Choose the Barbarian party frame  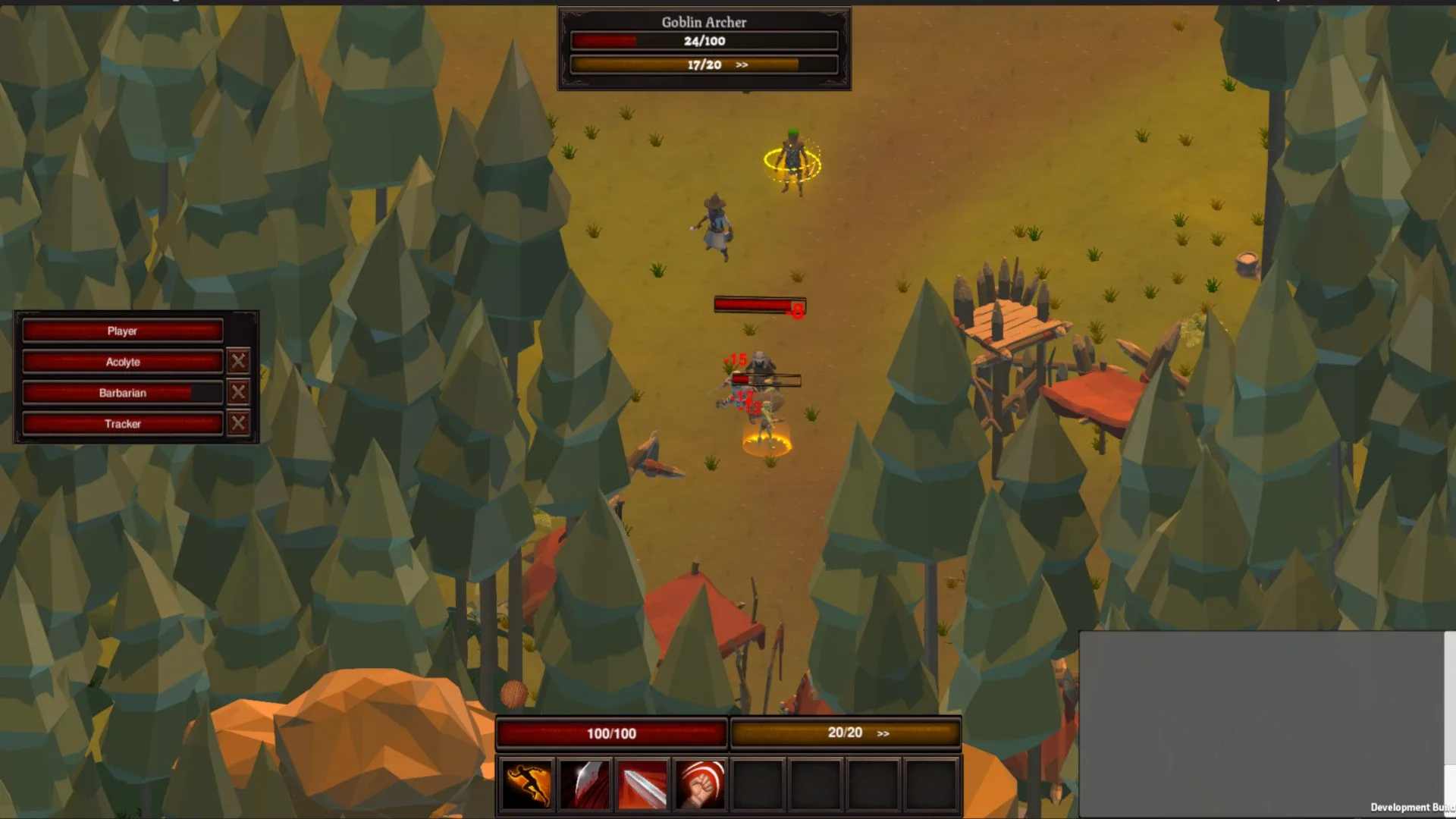click(x=122, y=393)
